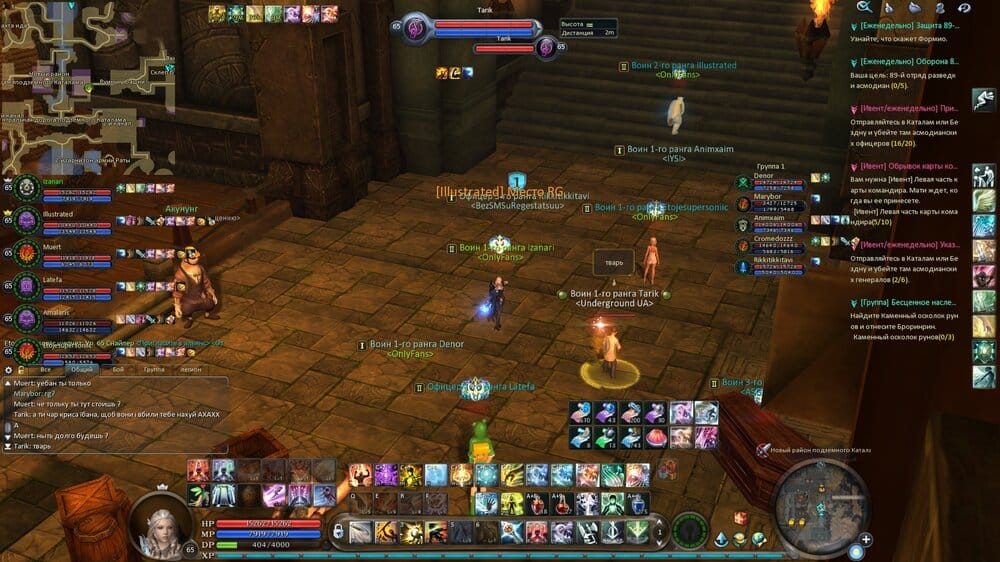Screen dimensions: 1000x562
Task: Open the magnifier search icon above quests
Action: [x=864, y=7]
